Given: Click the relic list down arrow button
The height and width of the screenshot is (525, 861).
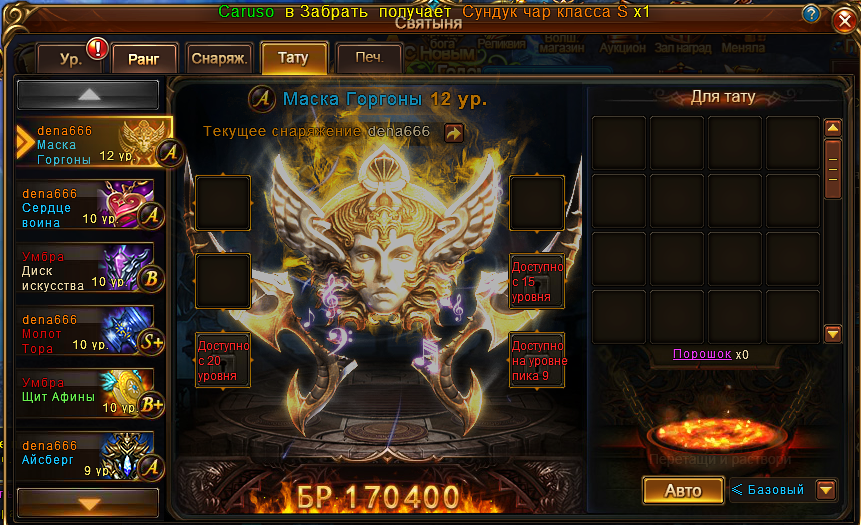Looking at the screenshot, I should (x=89, y=502).
